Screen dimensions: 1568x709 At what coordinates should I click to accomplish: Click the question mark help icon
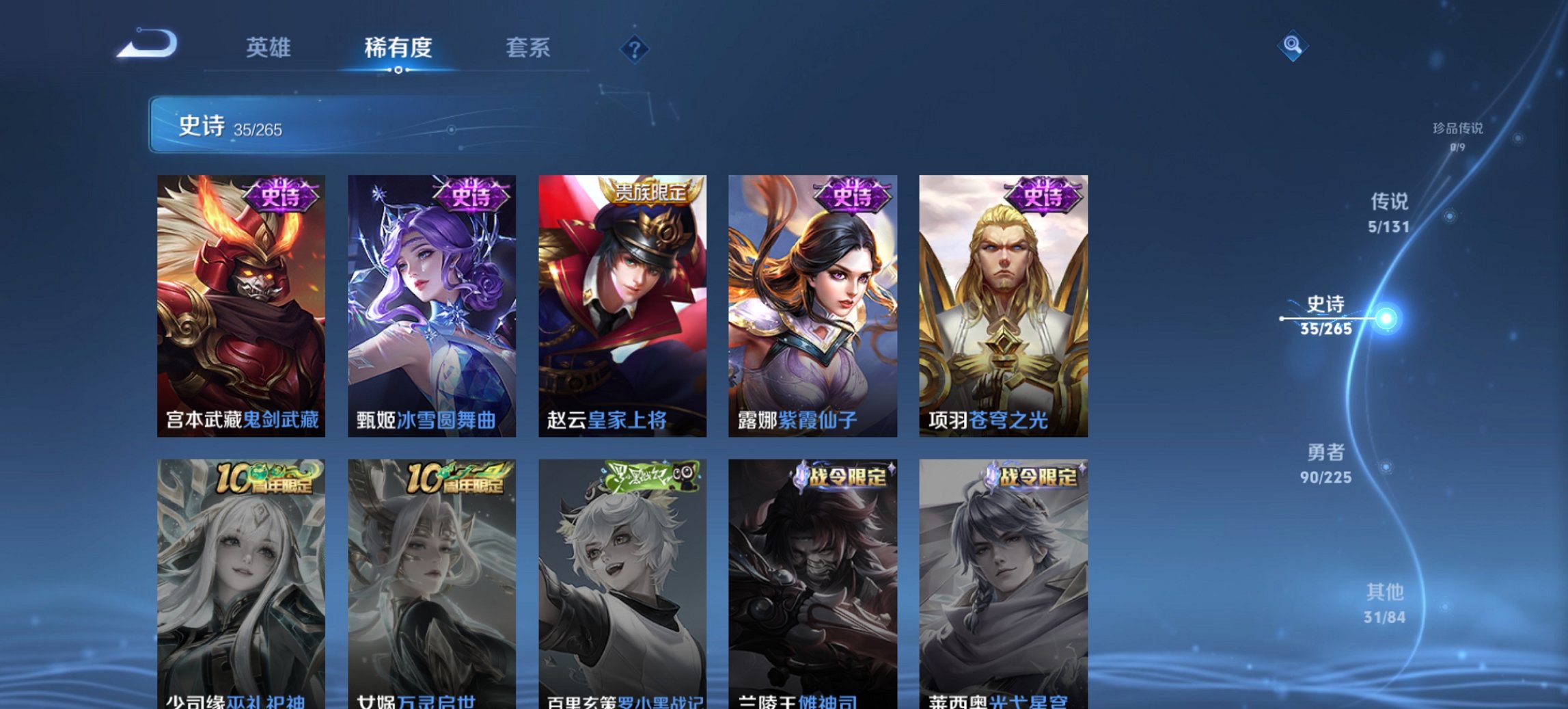(635, 48)
